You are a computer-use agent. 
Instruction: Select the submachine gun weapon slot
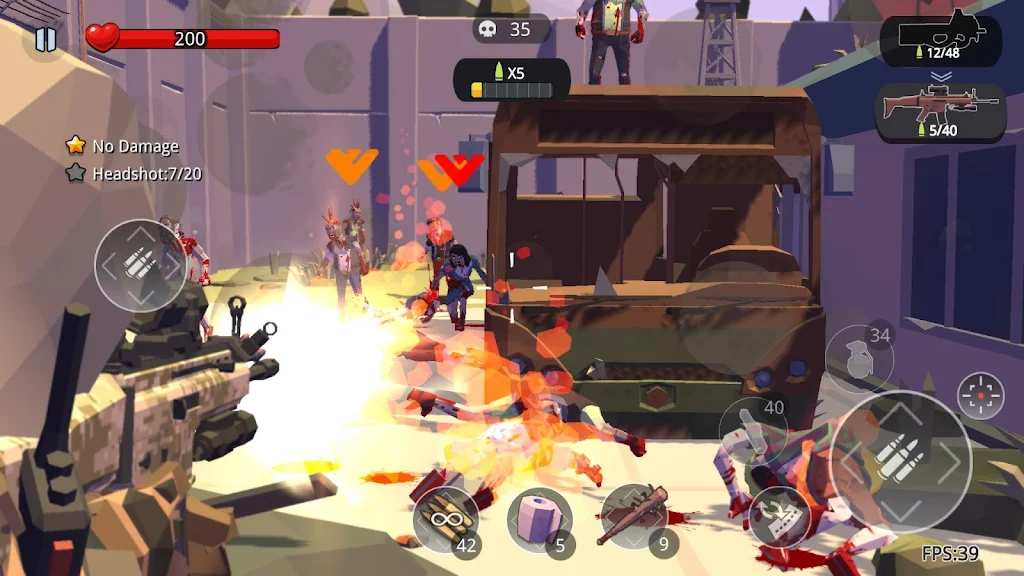pos(940,40)
